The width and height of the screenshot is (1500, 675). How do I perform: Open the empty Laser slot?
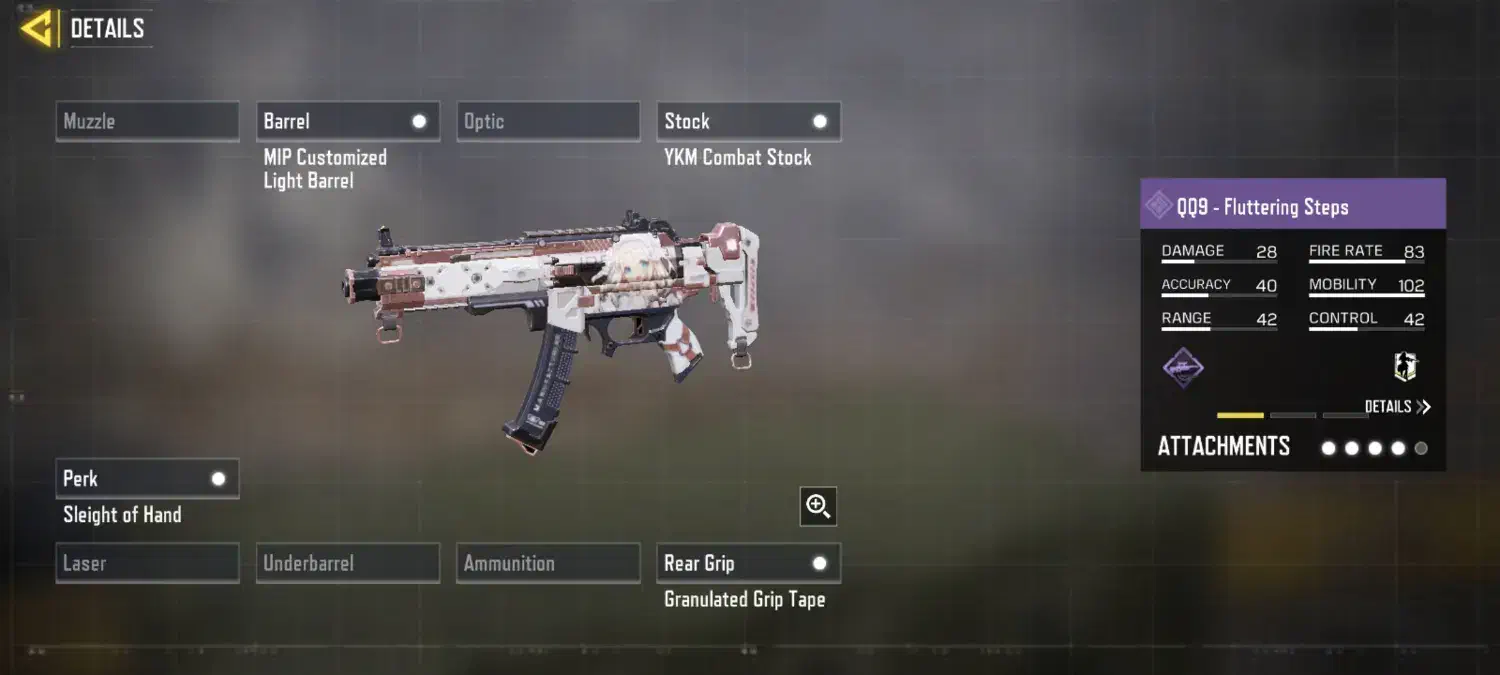tap(147, 563)
